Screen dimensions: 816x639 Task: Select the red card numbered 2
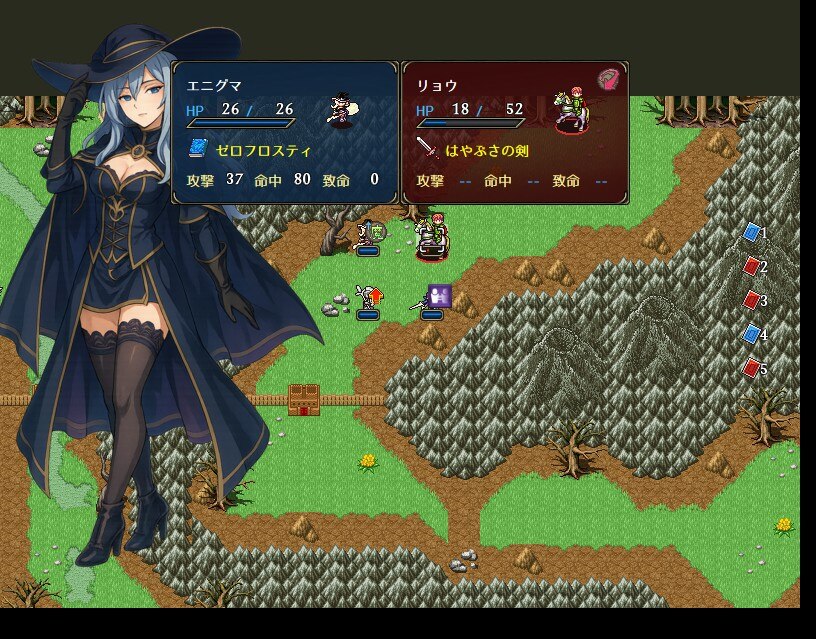tap(752, 267)
